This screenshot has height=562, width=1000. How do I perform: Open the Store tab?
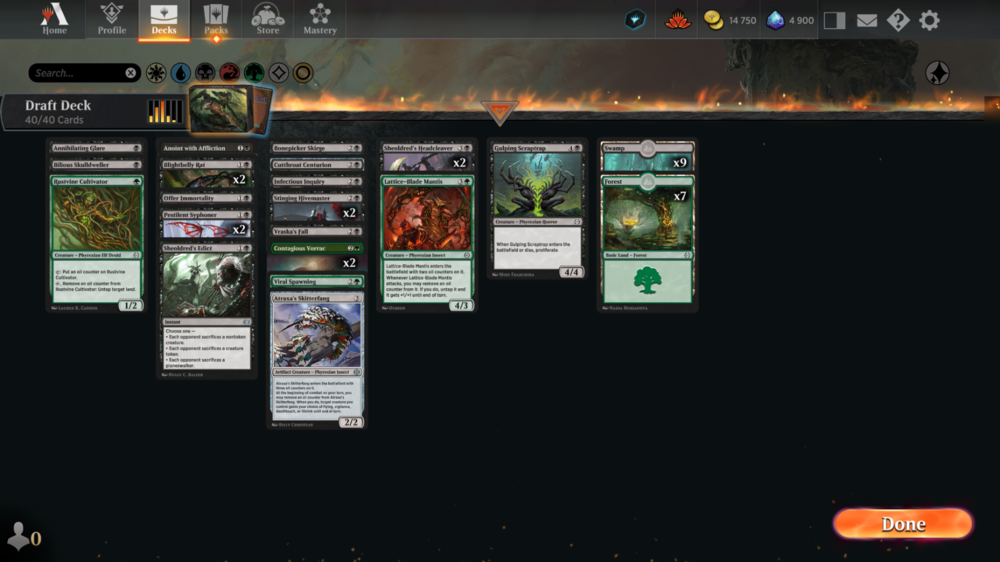268,19
